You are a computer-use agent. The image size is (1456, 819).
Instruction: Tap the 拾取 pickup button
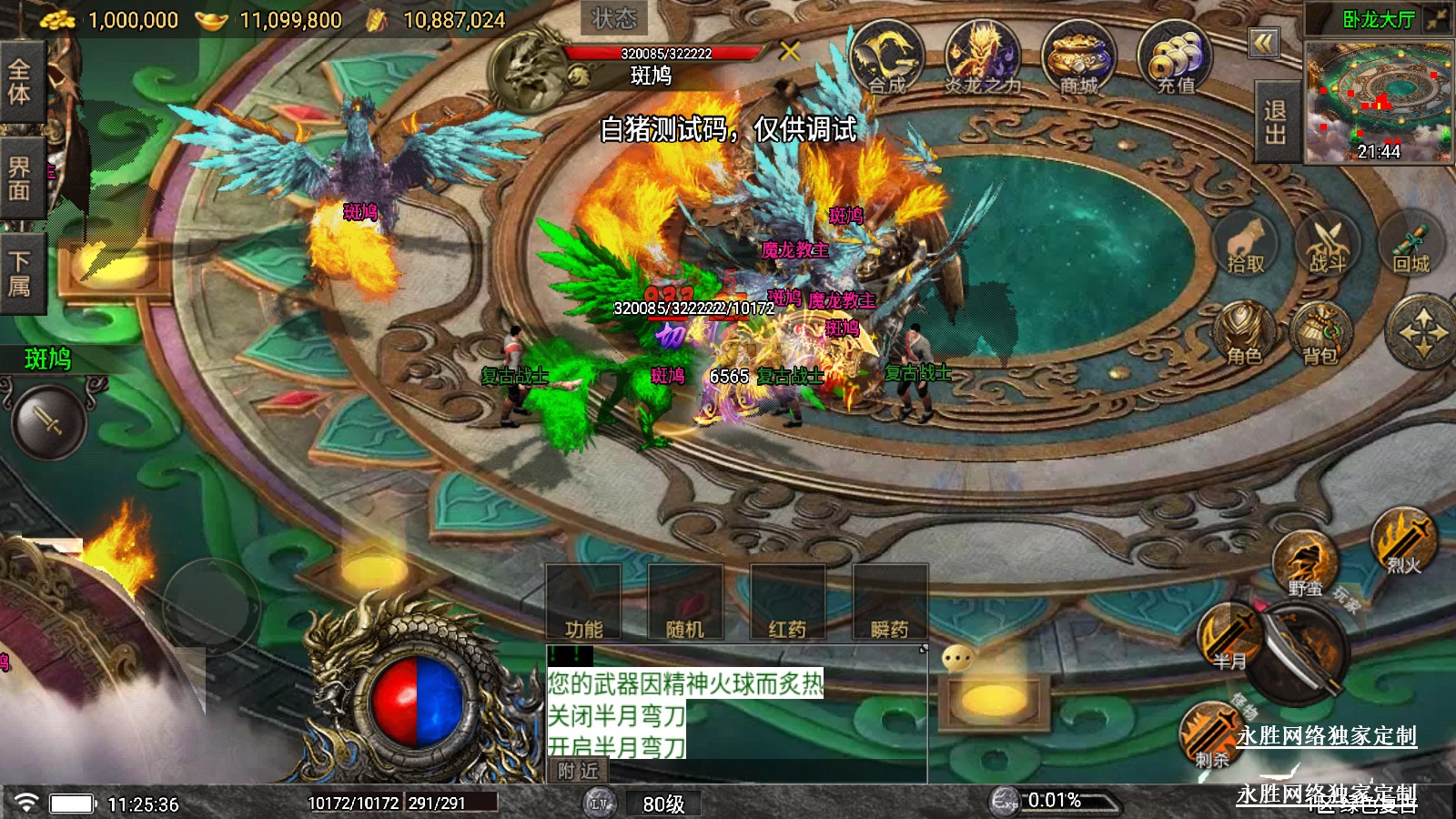click(1246, 246)
